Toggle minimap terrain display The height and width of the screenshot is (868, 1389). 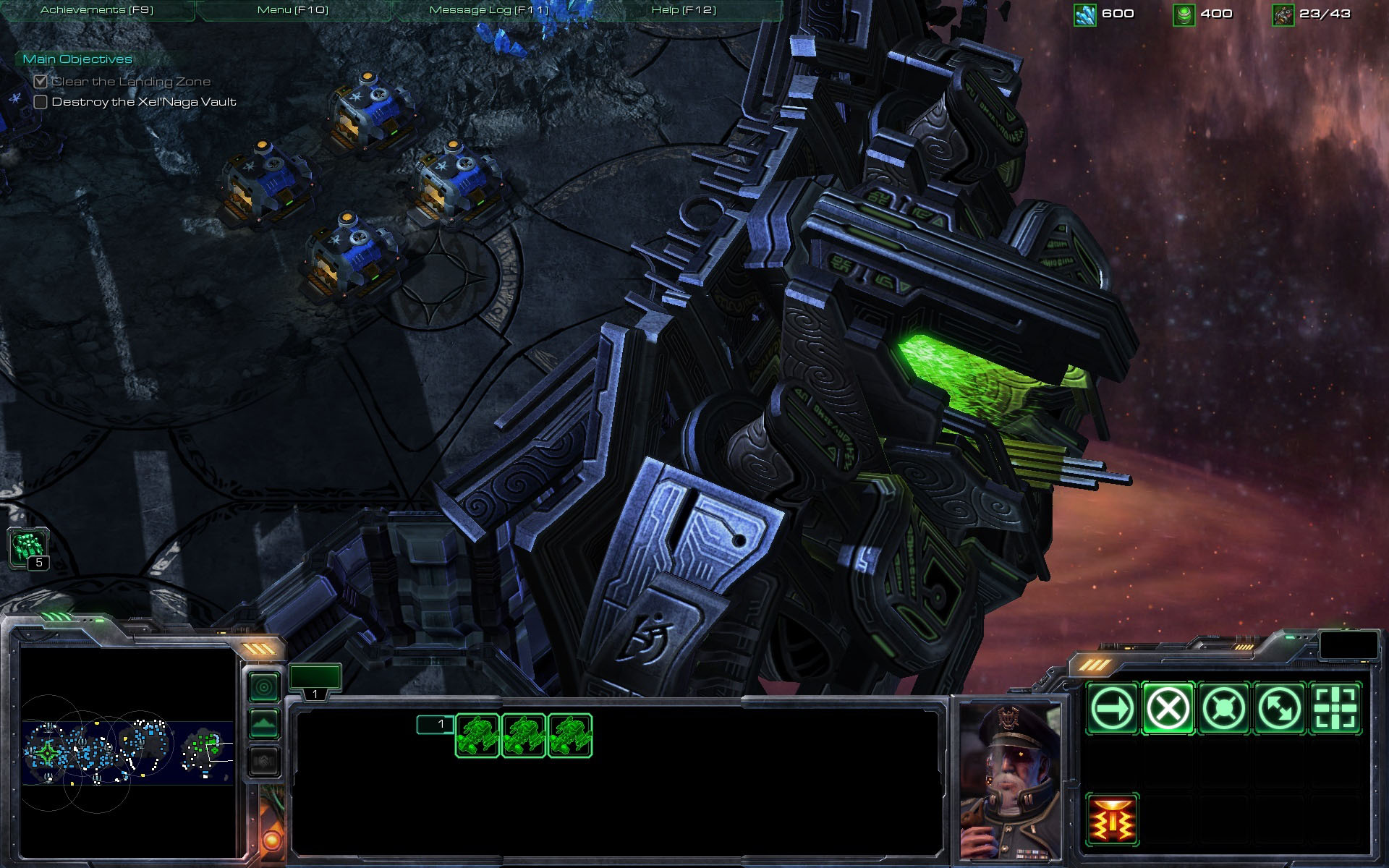coord(264,723)
